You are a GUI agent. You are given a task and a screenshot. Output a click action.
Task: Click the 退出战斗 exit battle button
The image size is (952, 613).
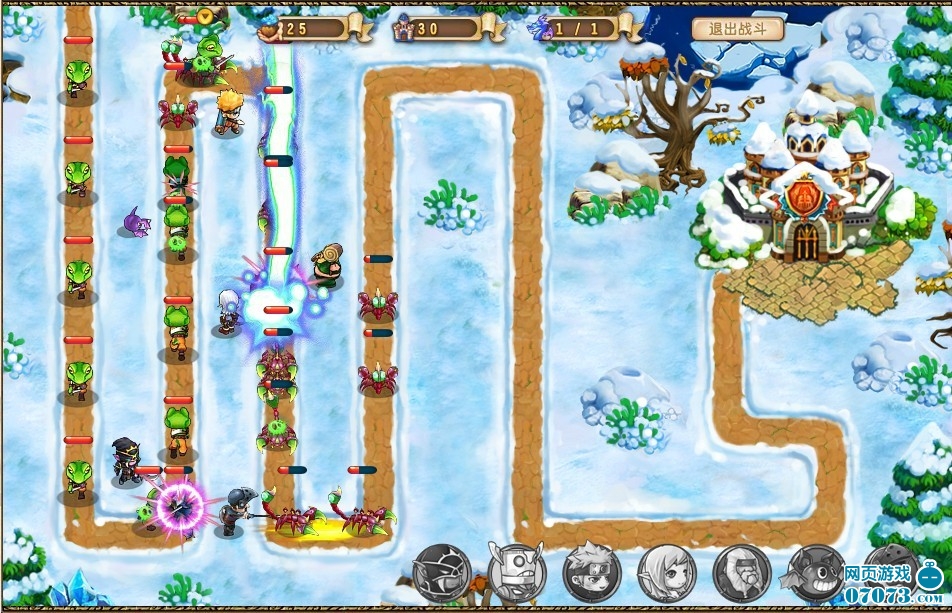click(737, 28)
